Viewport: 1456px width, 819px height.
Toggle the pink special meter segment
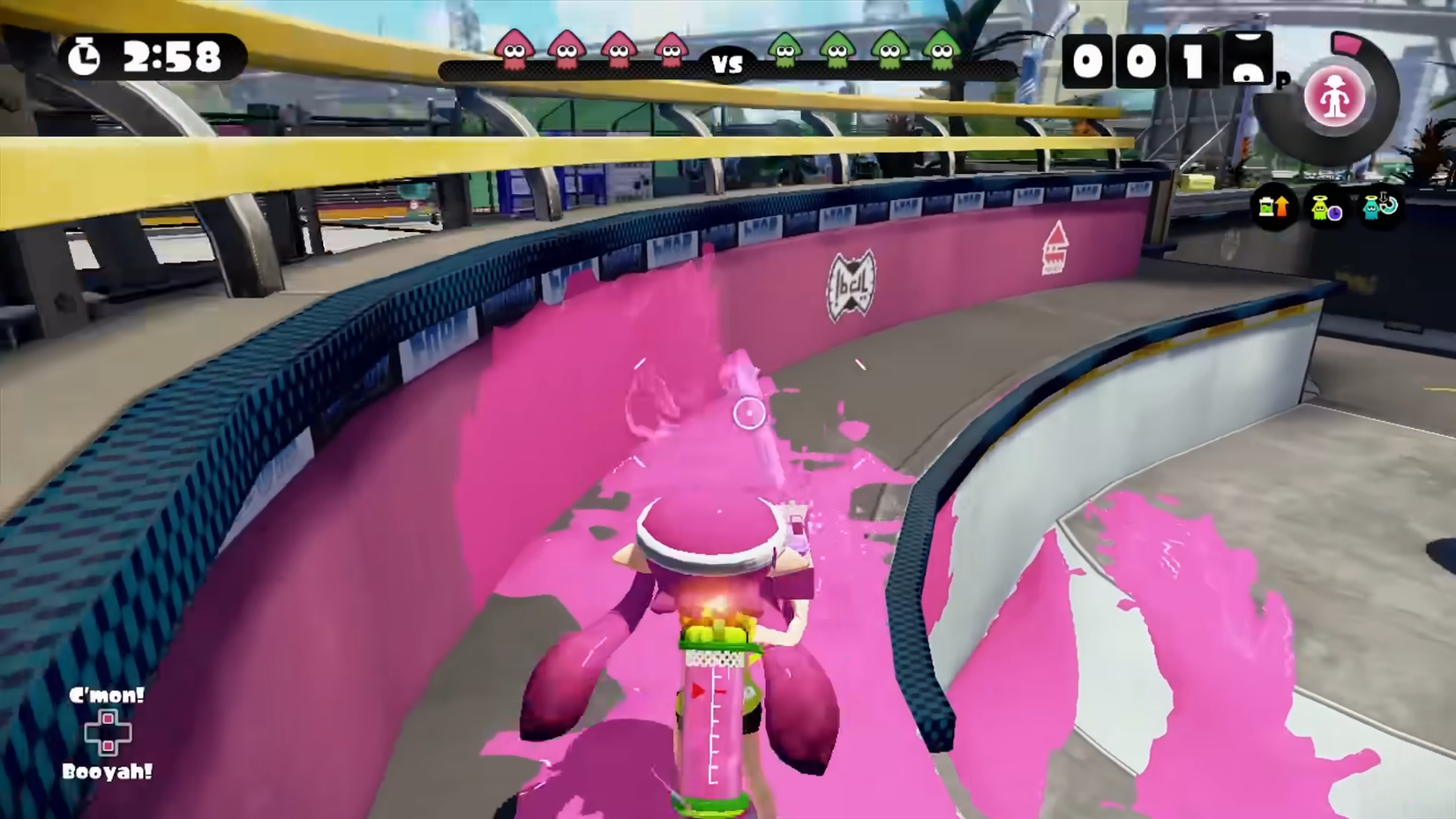[x=1347, y=42]
